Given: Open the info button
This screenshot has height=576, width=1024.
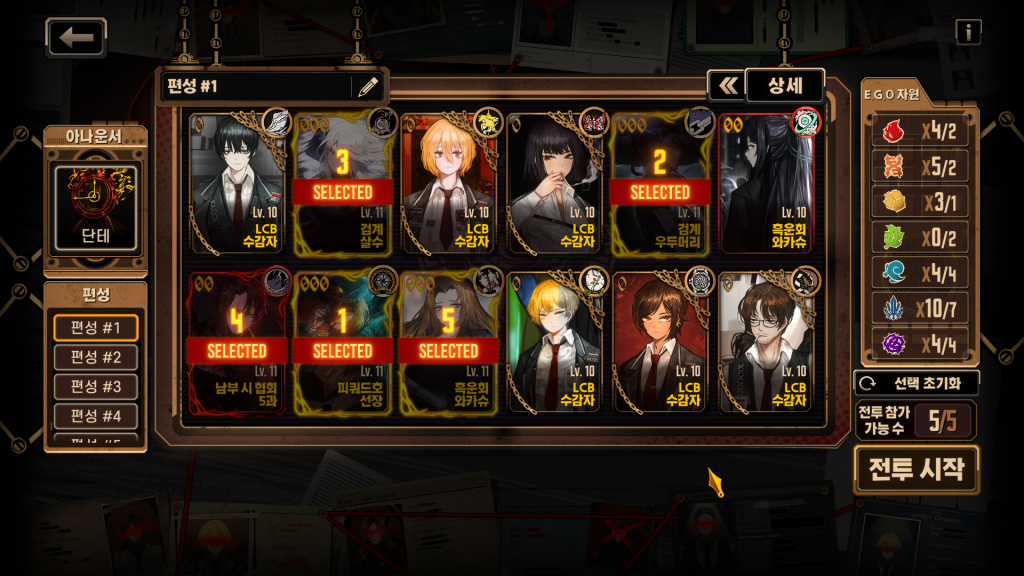Looking at the screenshot, I should tap(968, 32).
